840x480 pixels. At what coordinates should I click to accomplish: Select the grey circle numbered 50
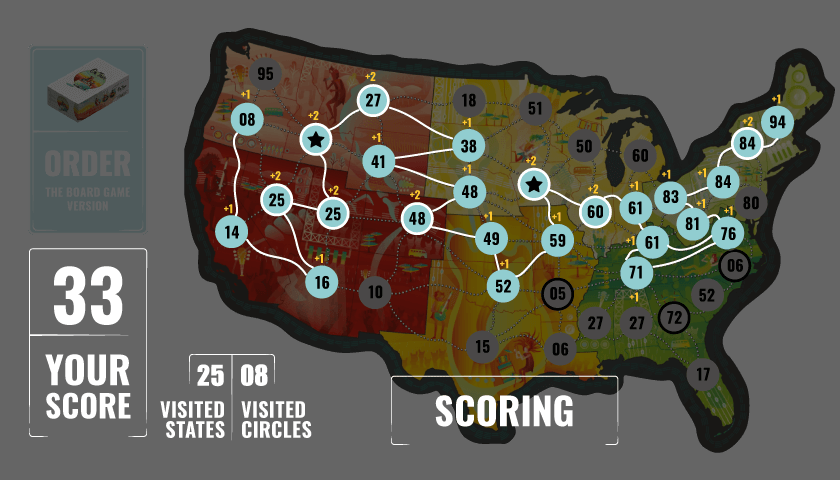[x=585, y=147]
